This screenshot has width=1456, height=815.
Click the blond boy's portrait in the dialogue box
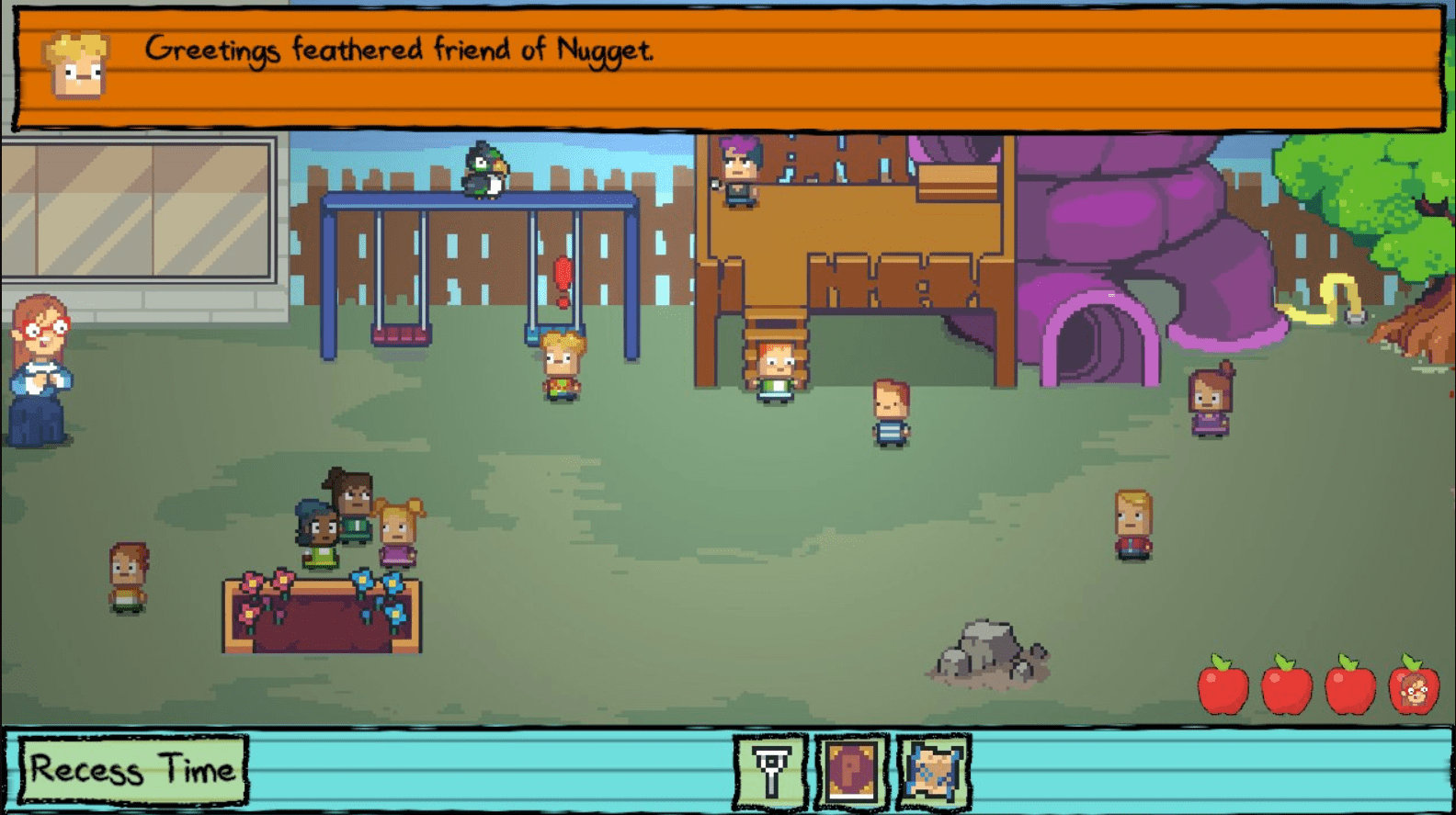point(77,64)
